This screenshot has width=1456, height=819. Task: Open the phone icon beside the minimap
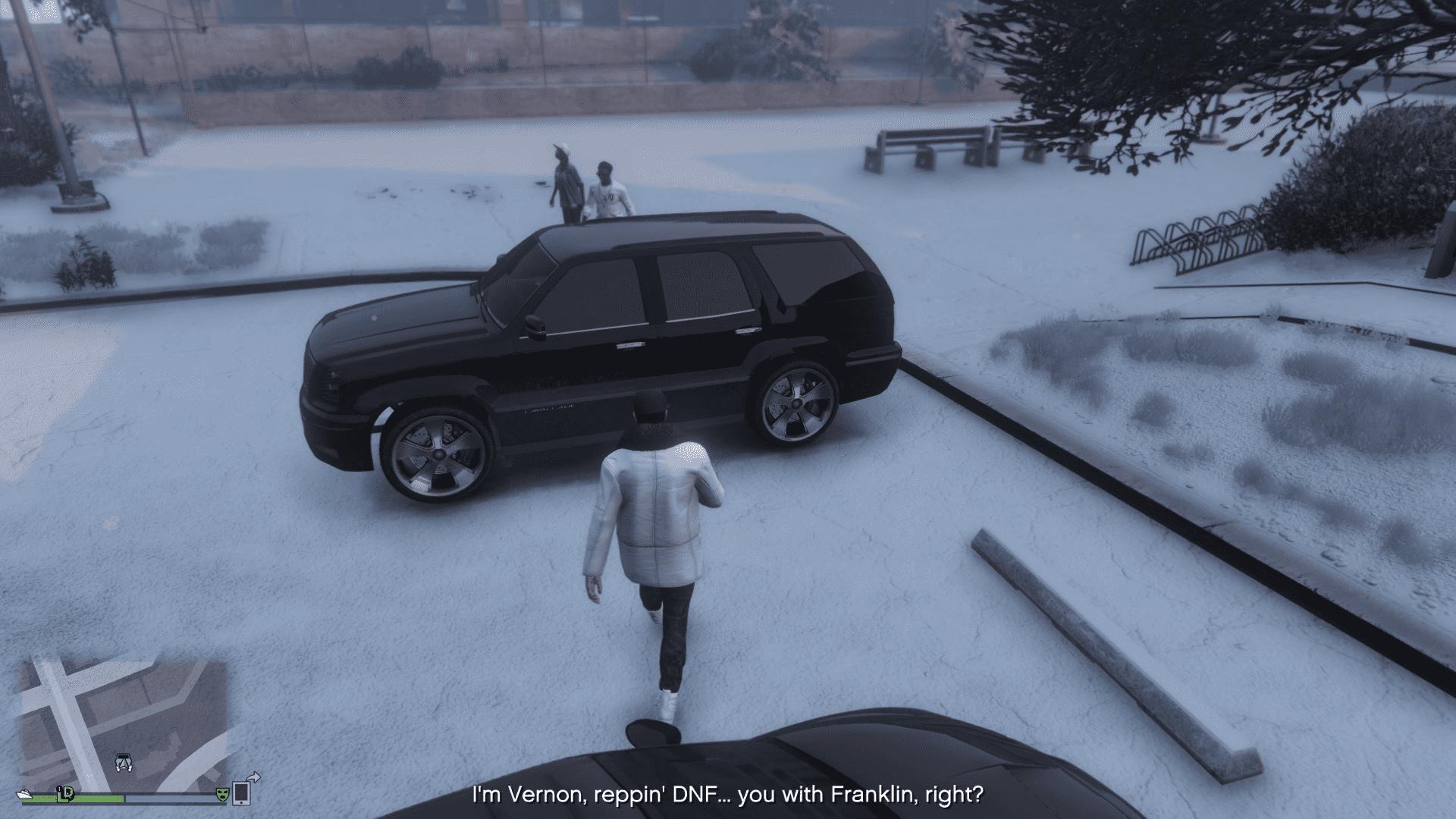point(242,792)
